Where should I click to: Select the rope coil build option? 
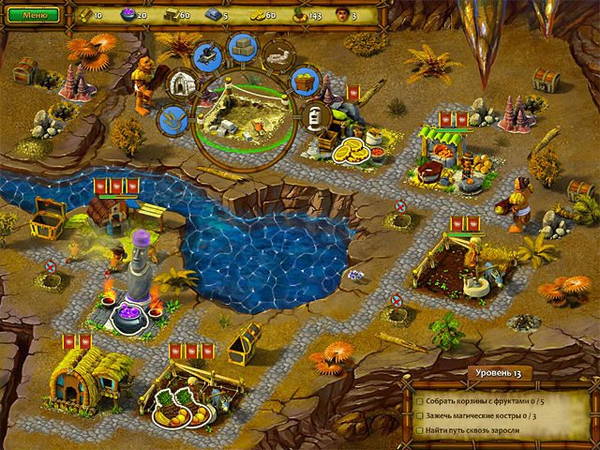click(171, 120)
